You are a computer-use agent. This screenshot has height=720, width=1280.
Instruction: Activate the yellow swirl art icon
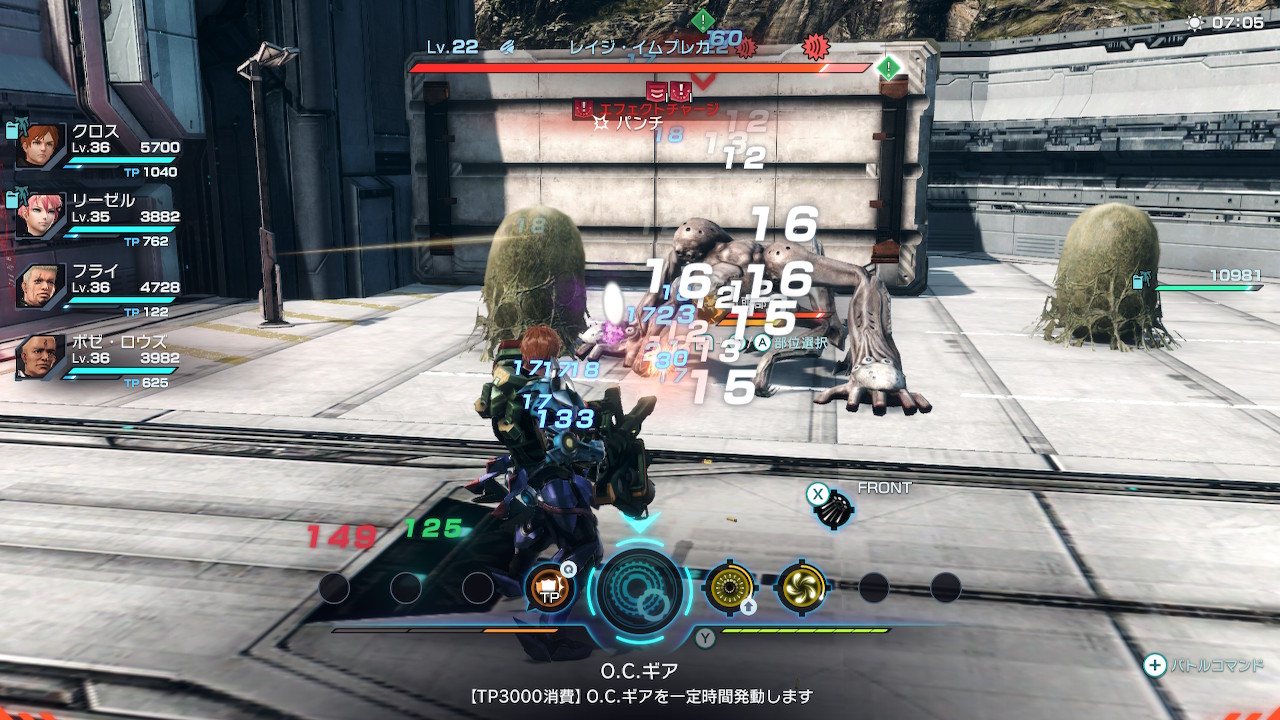click(801, 588)
